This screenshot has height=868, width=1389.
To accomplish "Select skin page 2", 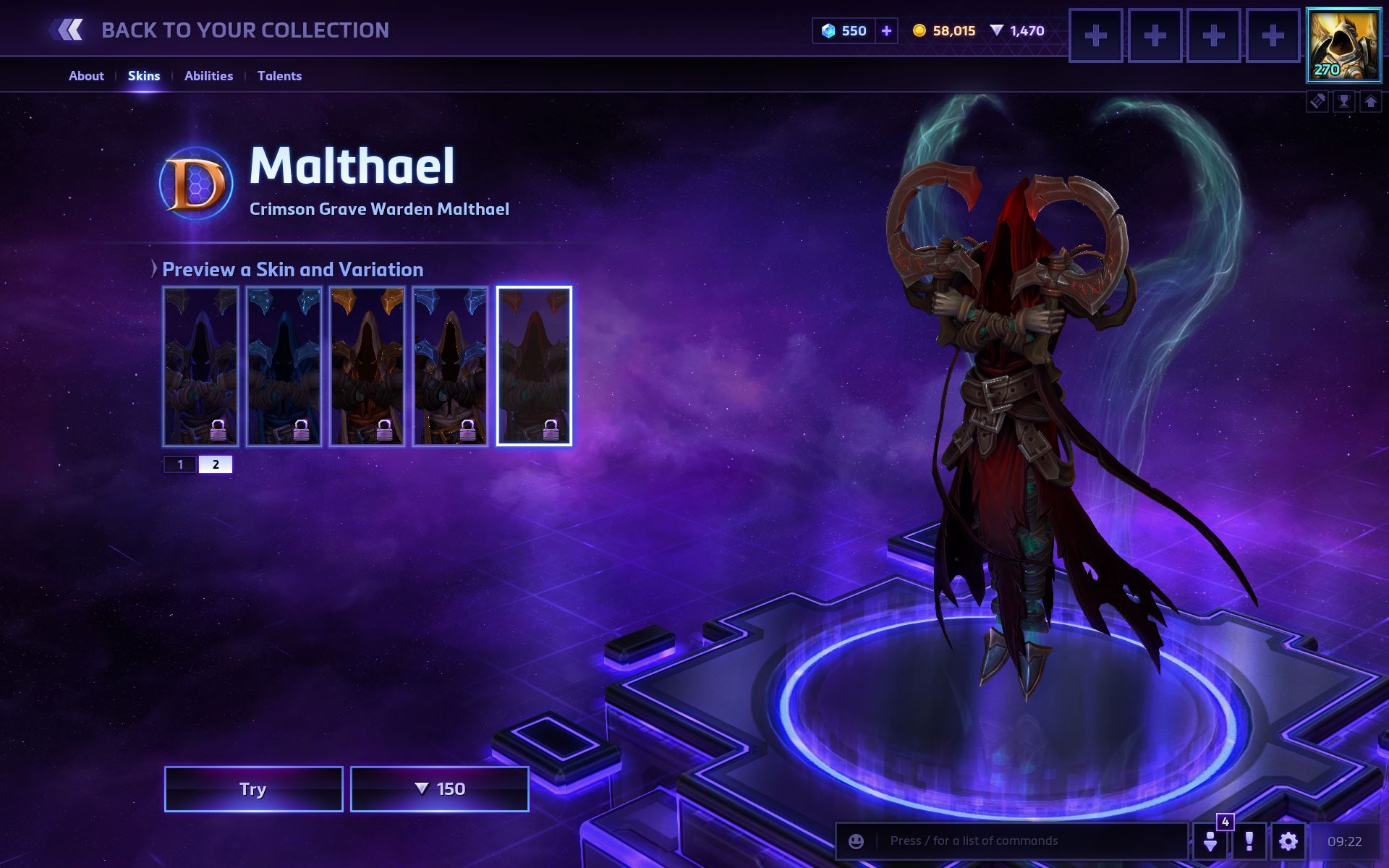I will point(216,464).
